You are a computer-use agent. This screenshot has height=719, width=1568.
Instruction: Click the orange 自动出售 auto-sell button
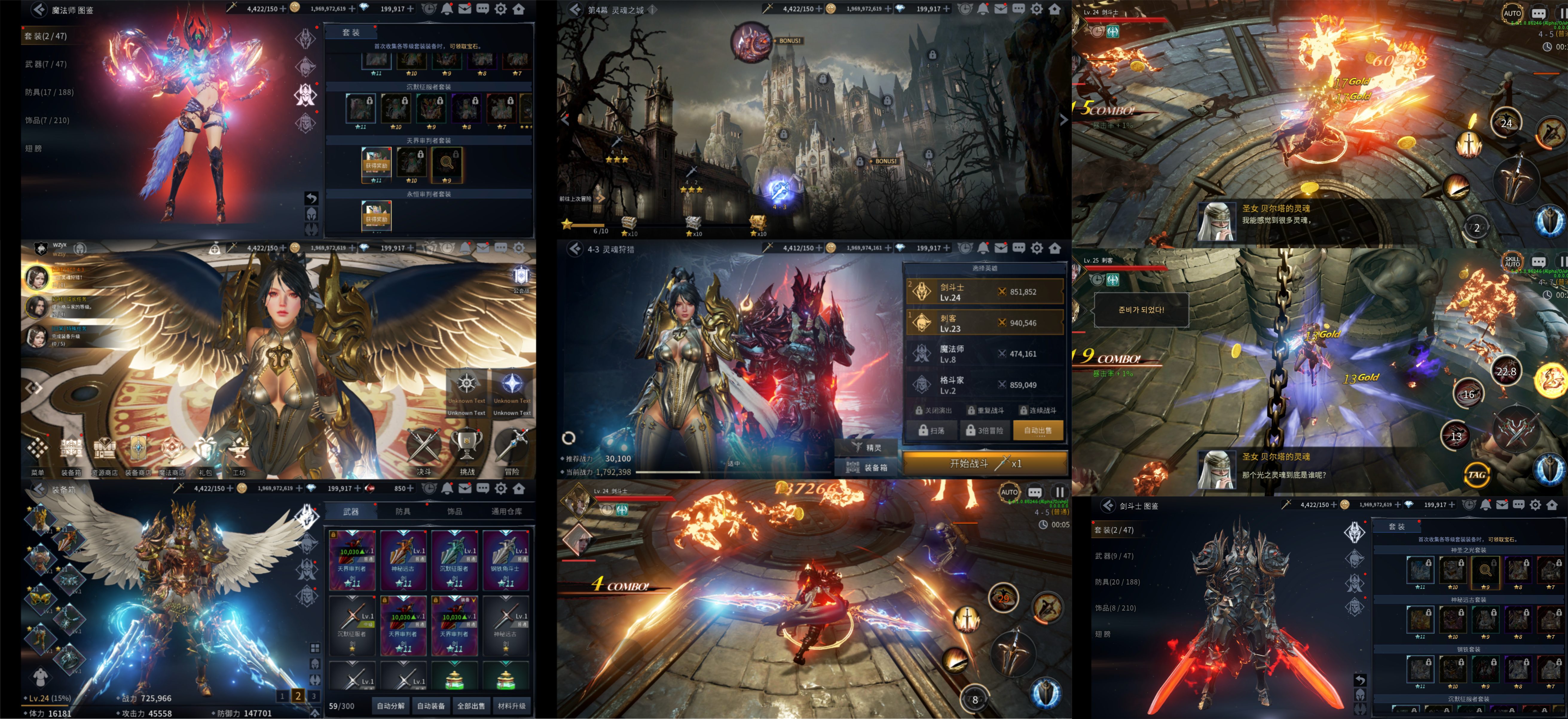[1038, 431]
